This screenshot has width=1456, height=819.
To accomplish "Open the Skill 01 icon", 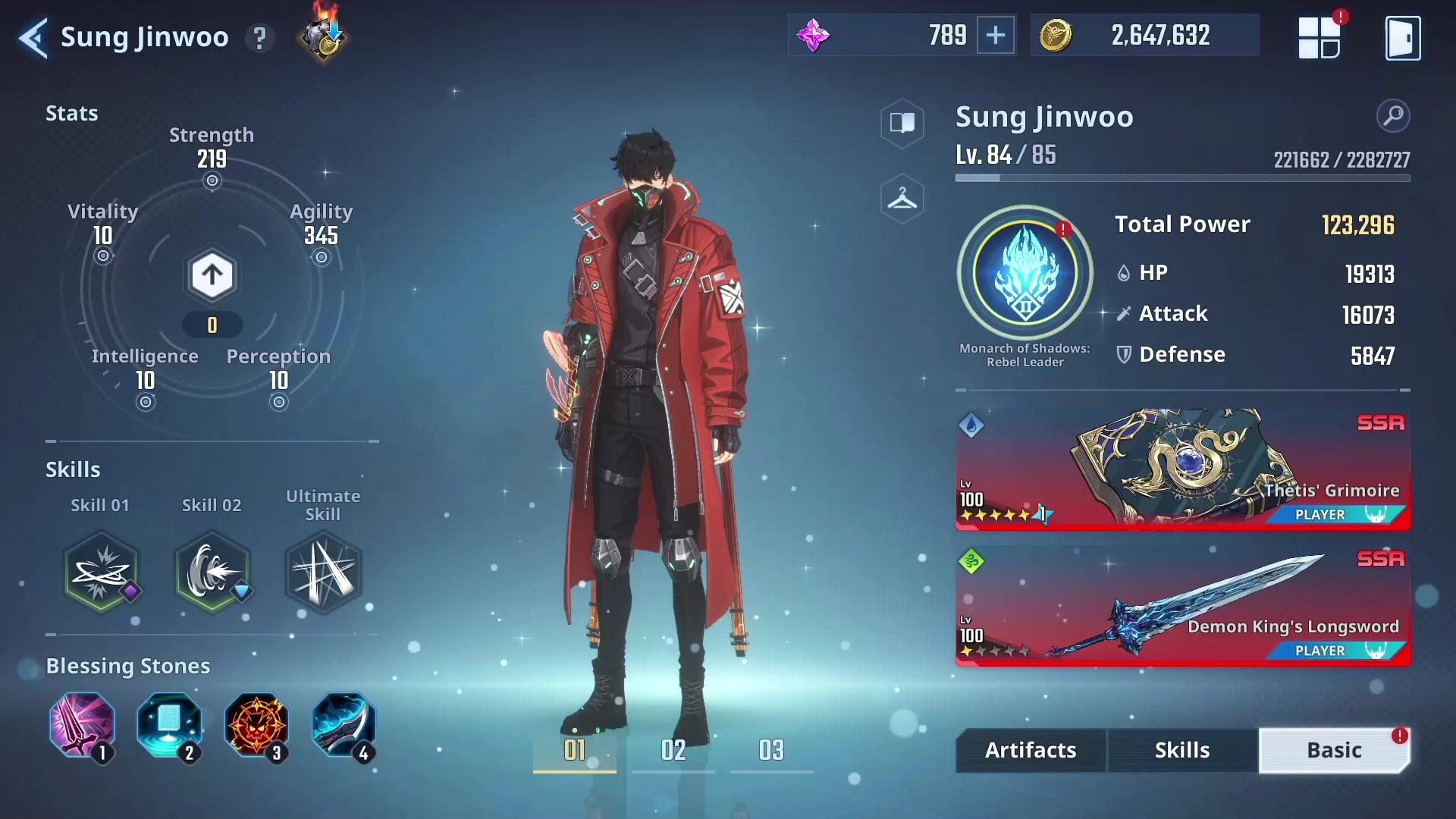I will click(x=101, y=573).
